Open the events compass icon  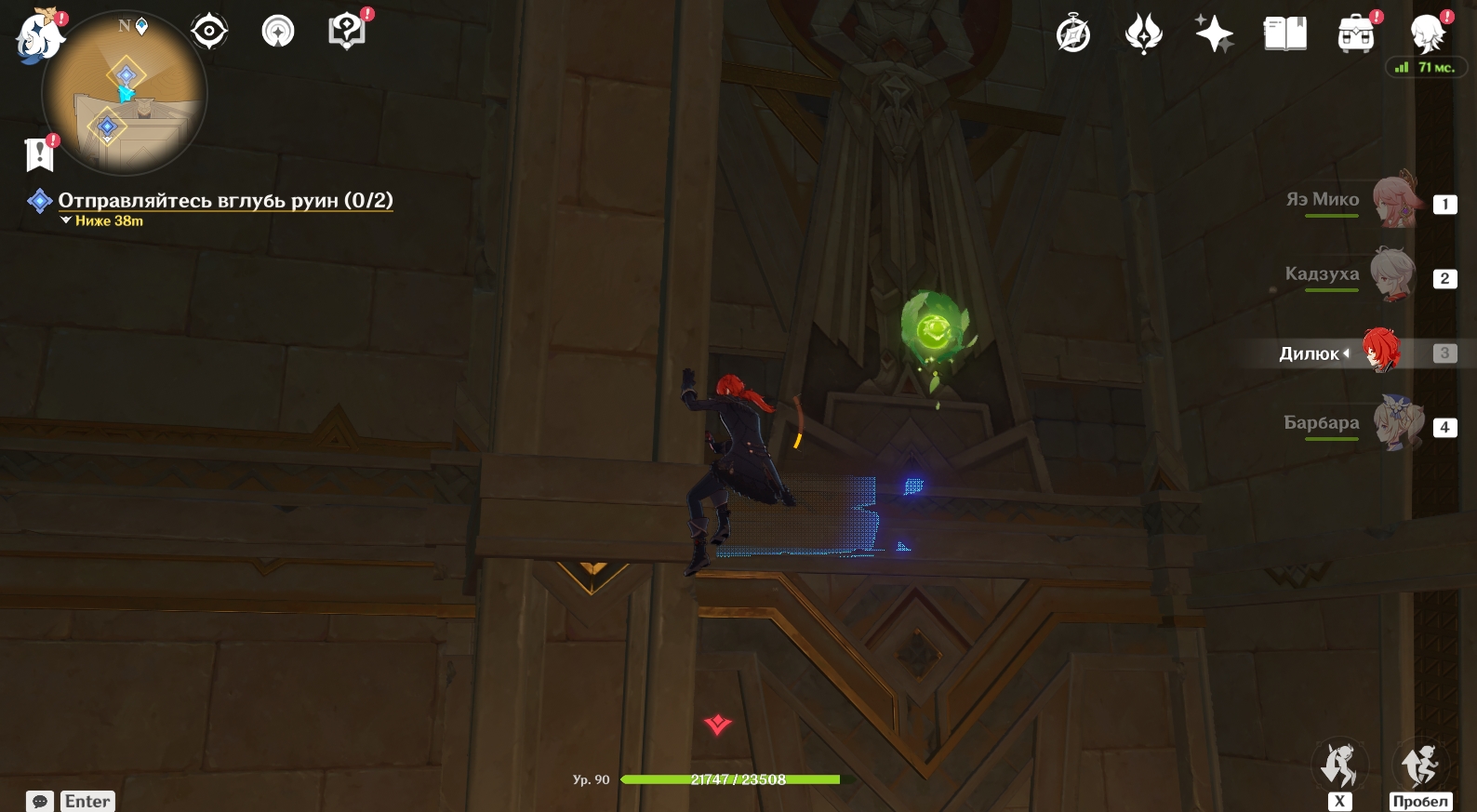click(x=1073, y=35)
